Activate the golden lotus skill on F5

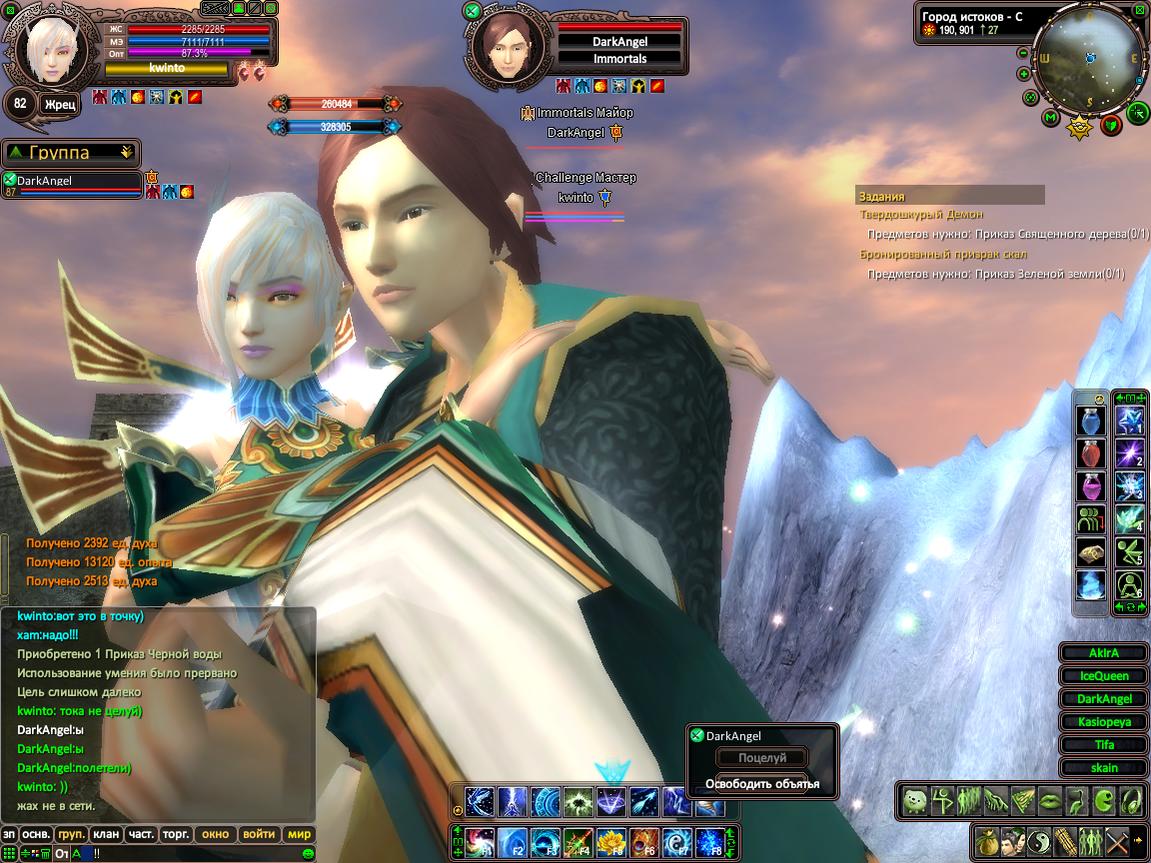pos(609,842)
